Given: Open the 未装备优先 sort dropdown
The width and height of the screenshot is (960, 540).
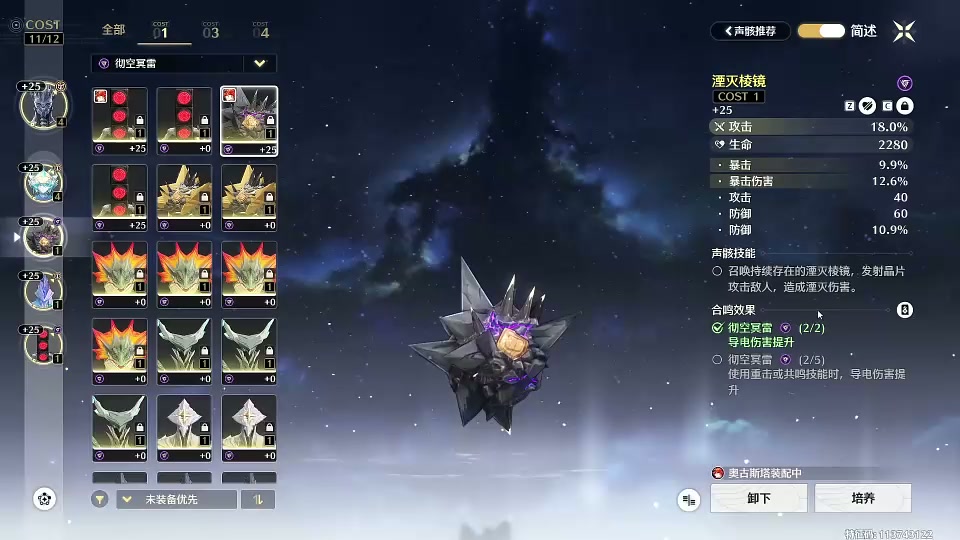Looking at the screenshot, I should pyautogui.click(x=176, y=499).
